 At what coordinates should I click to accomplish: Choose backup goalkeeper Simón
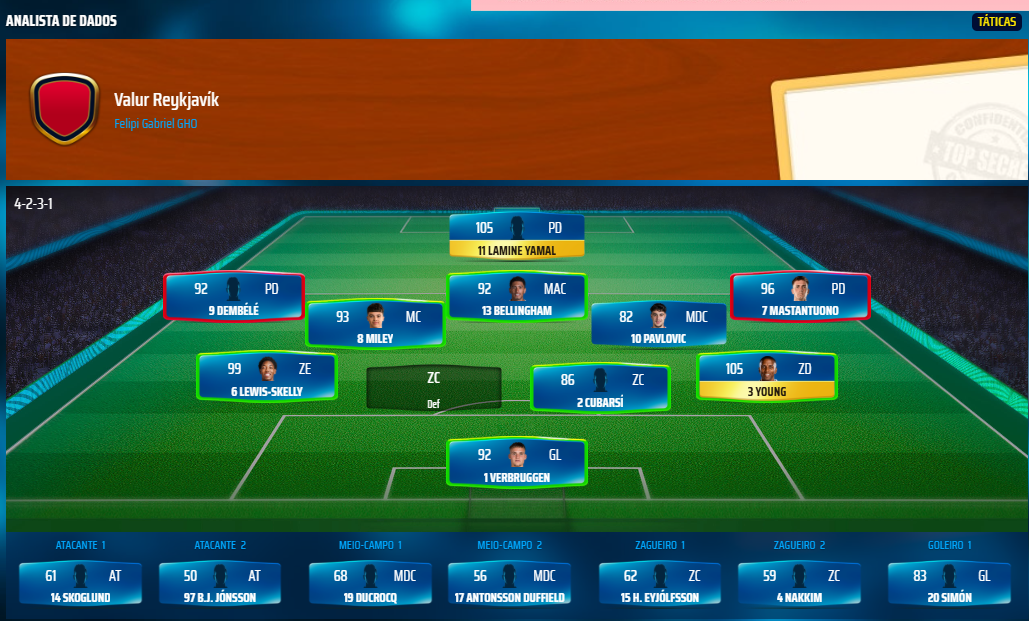pyautogui.click(x=949, y=584)
